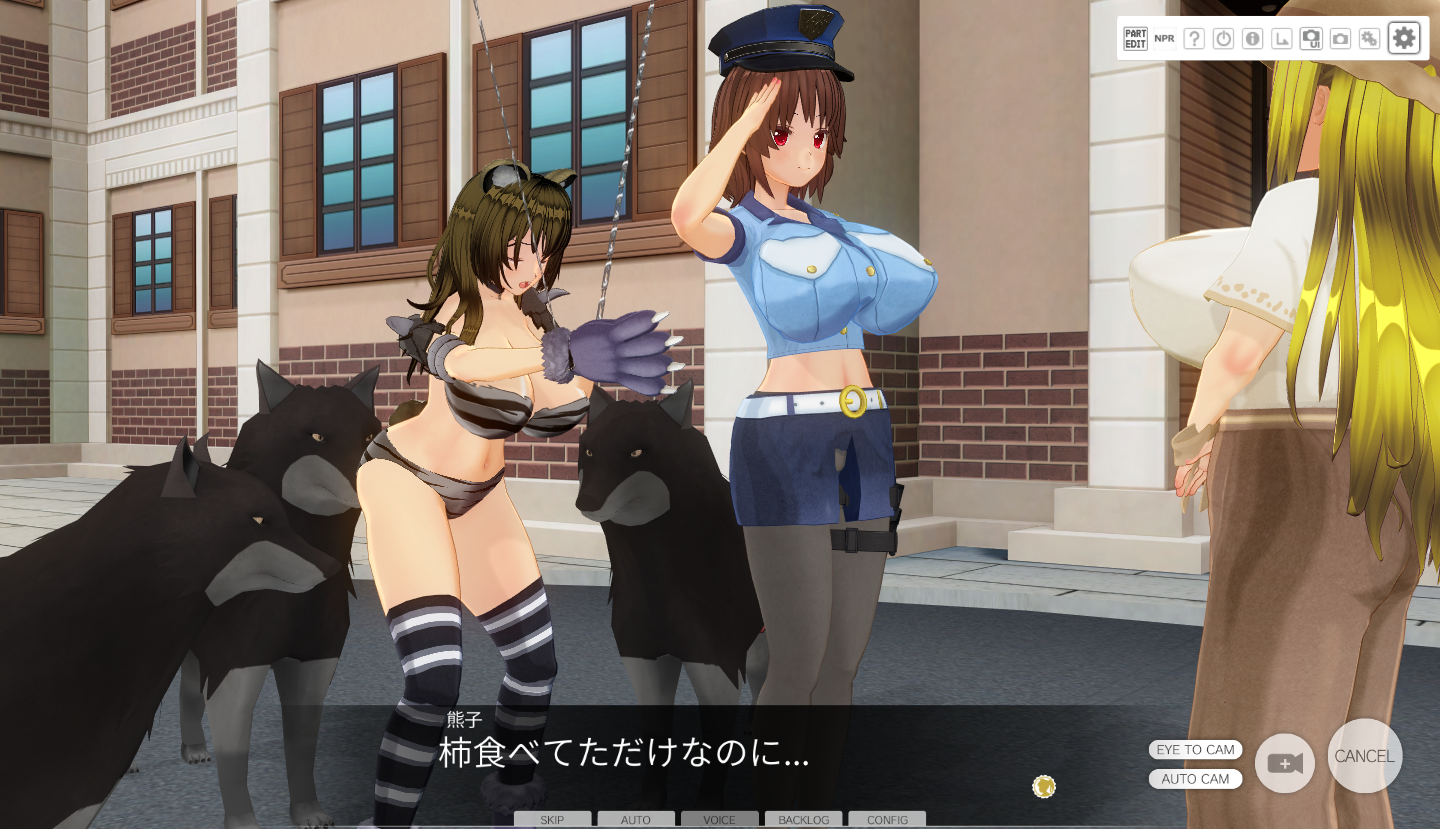Screen dimensions: 1440x829
Task: Enable AUTO dialogue advance
Action: (636, 819)
